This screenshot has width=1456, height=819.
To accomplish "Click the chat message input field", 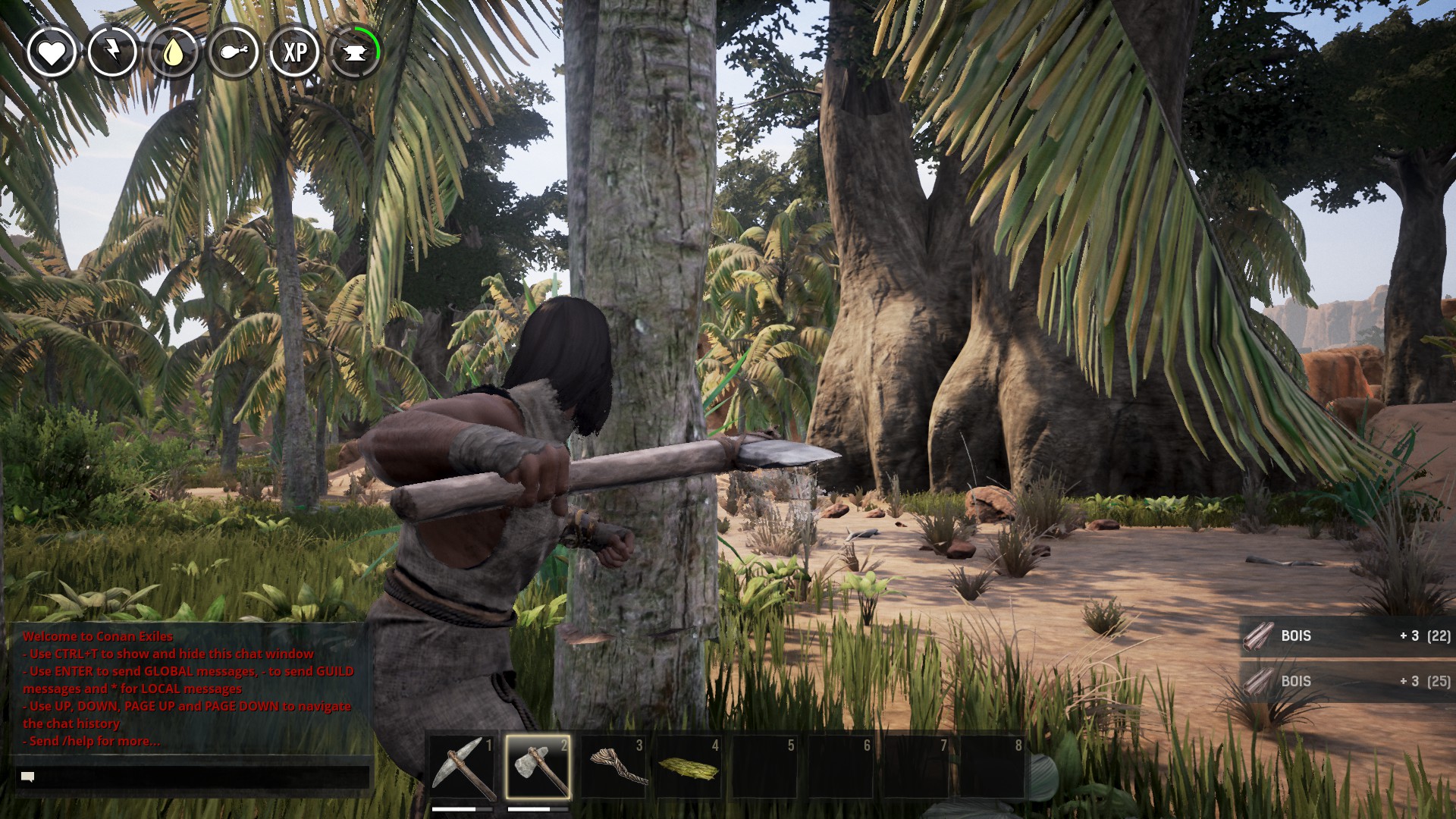I will tap(193, 777).
